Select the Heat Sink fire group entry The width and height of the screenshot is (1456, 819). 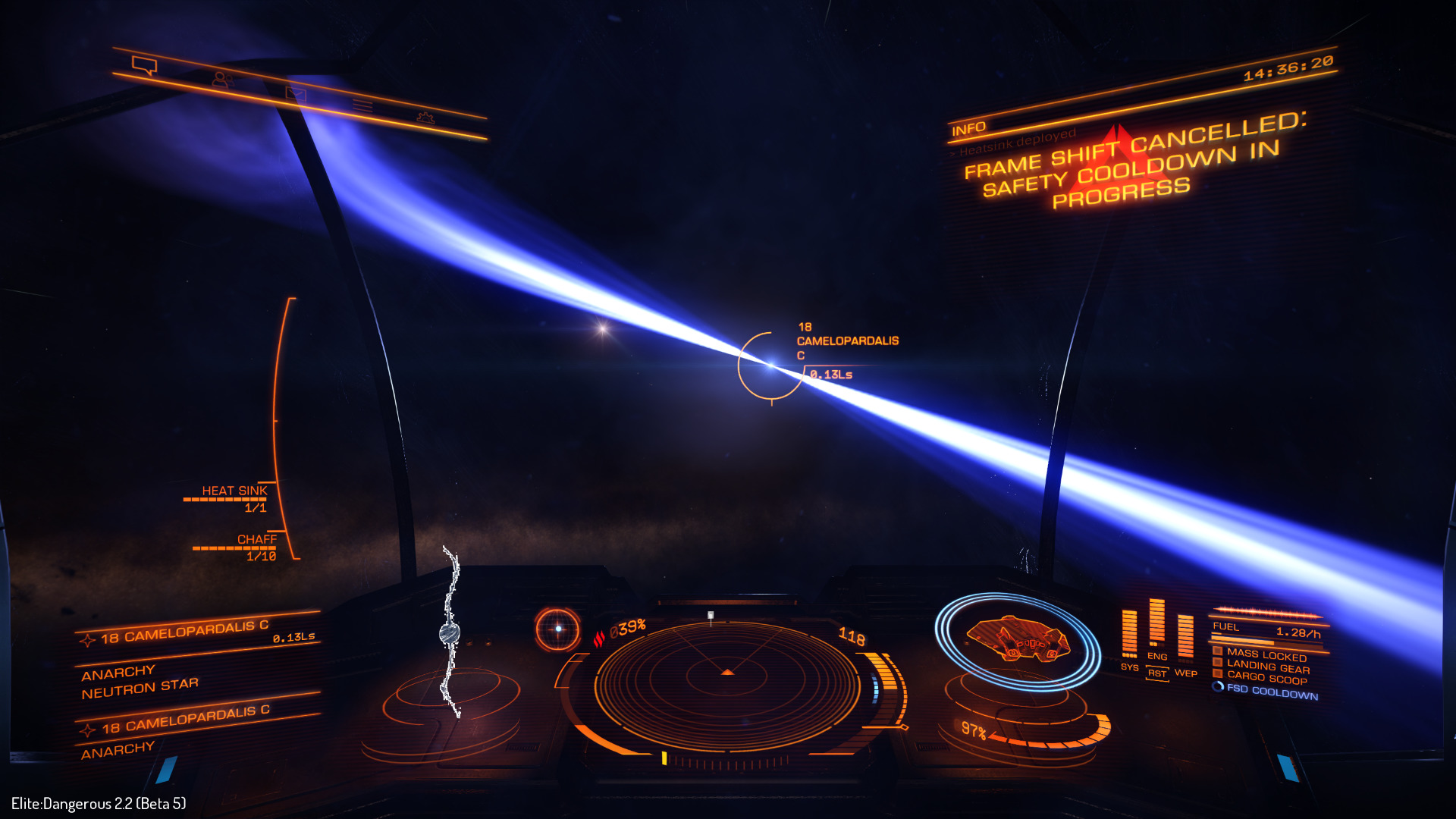pyautogui.click(x=234, y=491)
